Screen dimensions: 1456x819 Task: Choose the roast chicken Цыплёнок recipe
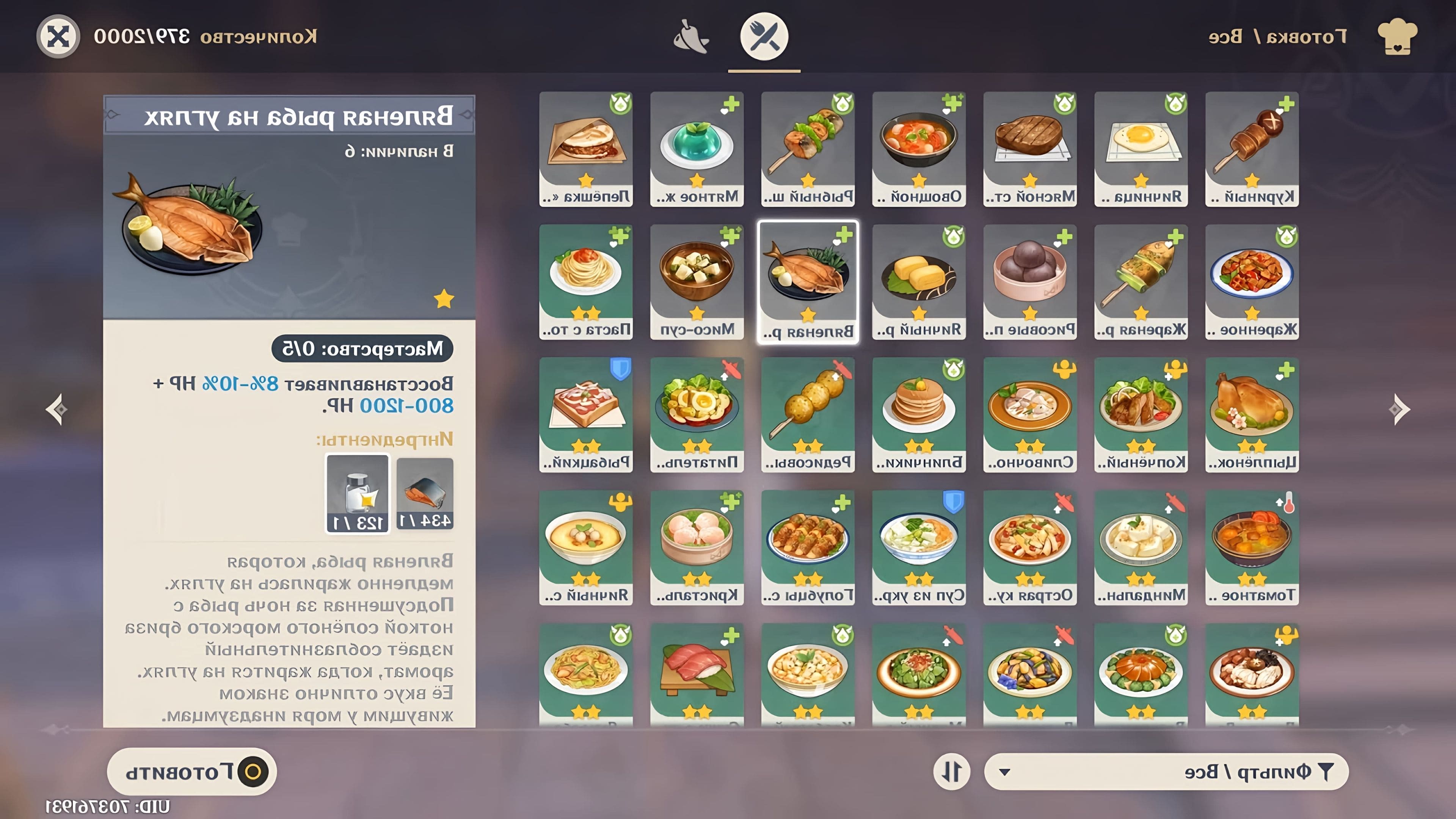tap(1251, 414)
